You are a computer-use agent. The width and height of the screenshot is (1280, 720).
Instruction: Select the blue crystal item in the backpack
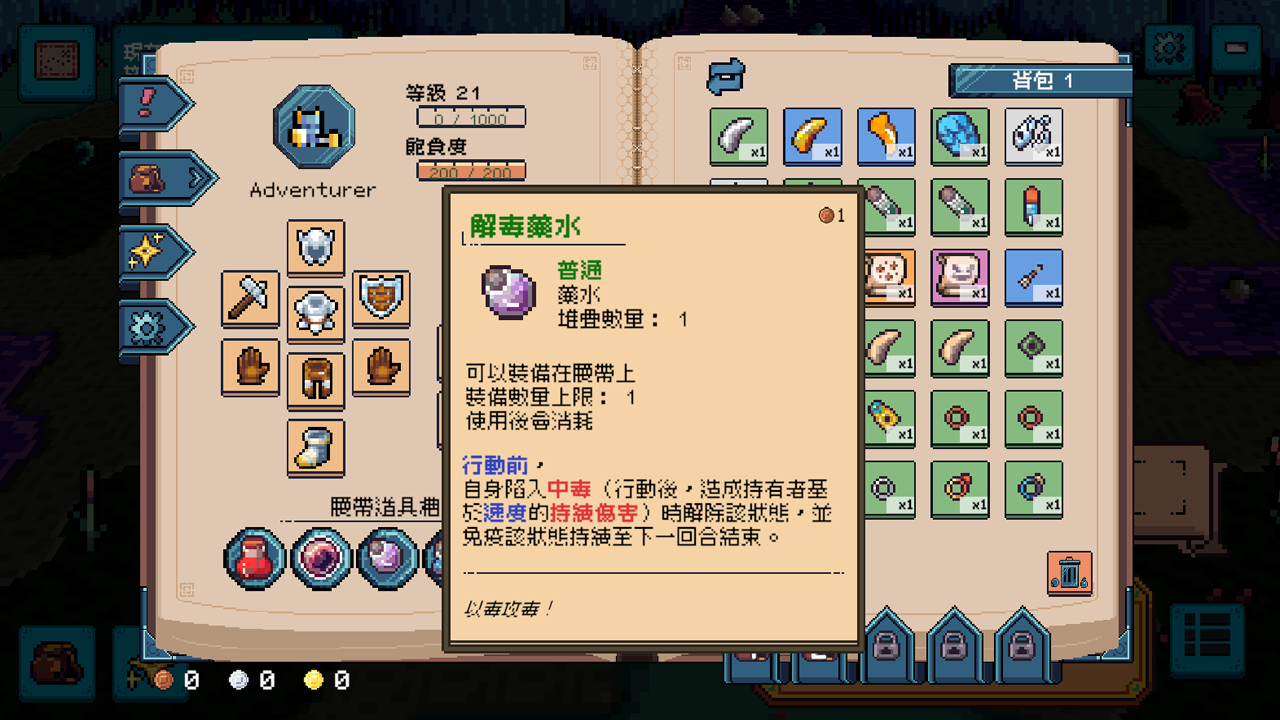pos(960,135)
